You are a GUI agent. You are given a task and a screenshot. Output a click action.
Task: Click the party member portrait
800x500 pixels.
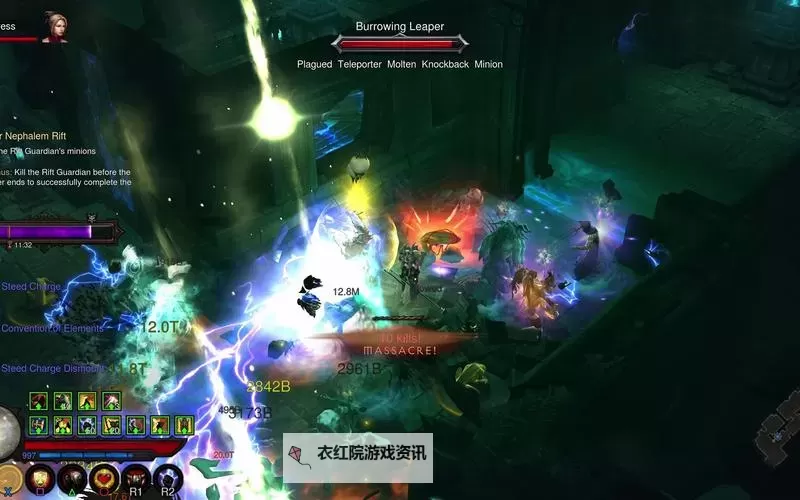pos(53,27)
